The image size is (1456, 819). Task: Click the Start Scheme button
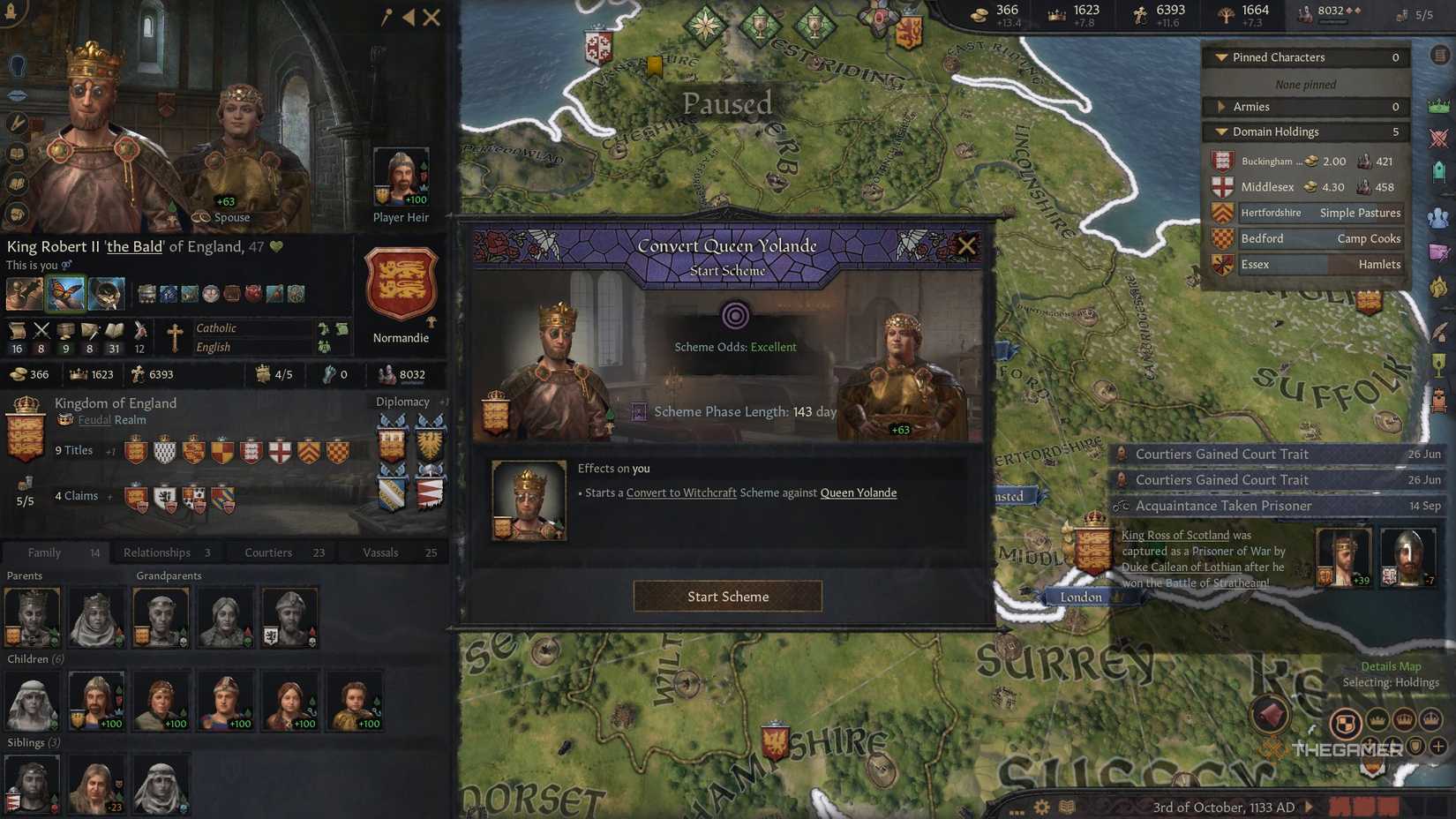[x=727, y=596]
